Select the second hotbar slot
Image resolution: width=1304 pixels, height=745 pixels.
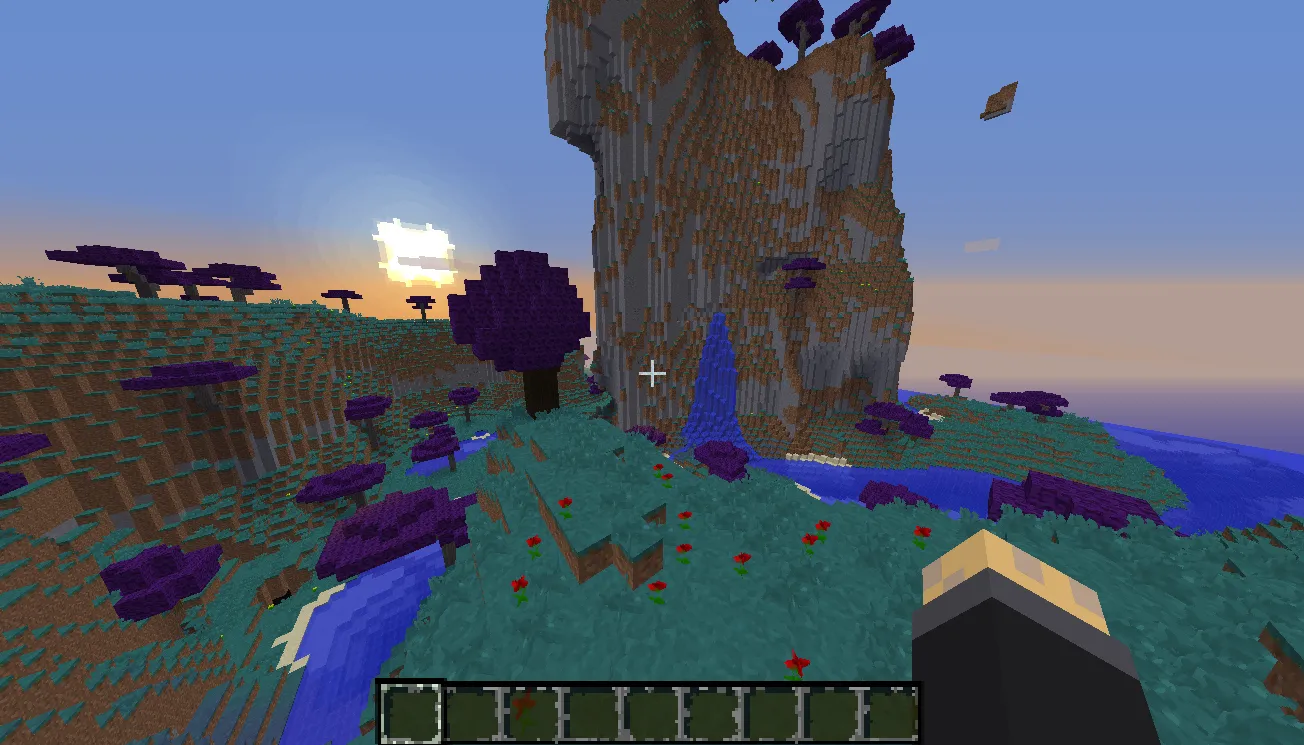tap(470, 711)
